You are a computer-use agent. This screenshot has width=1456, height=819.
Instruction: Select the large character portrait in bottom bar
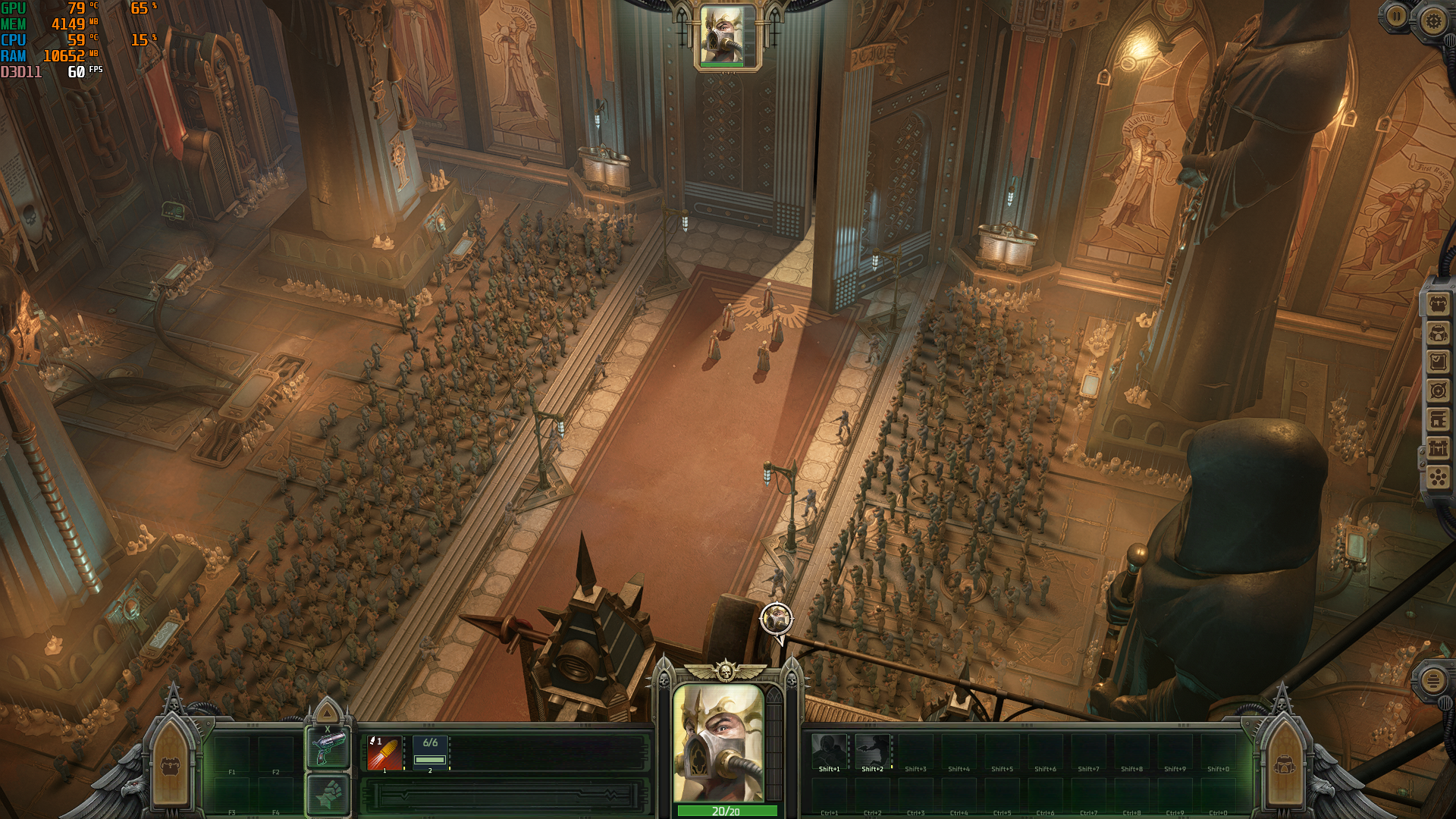pyautogui.click(x=719, y=743)
